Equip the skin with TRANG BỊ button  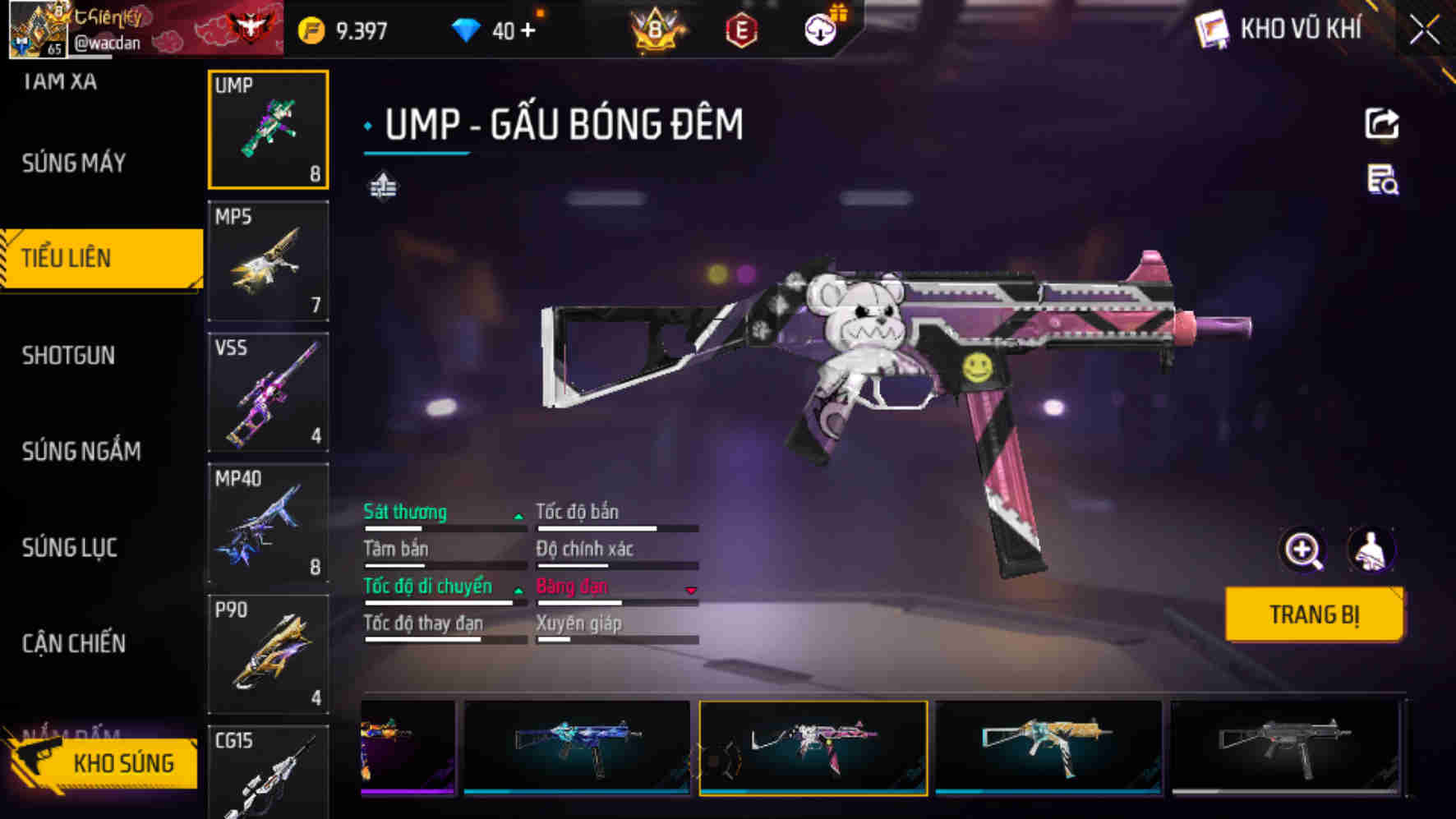pos(1313,614)
